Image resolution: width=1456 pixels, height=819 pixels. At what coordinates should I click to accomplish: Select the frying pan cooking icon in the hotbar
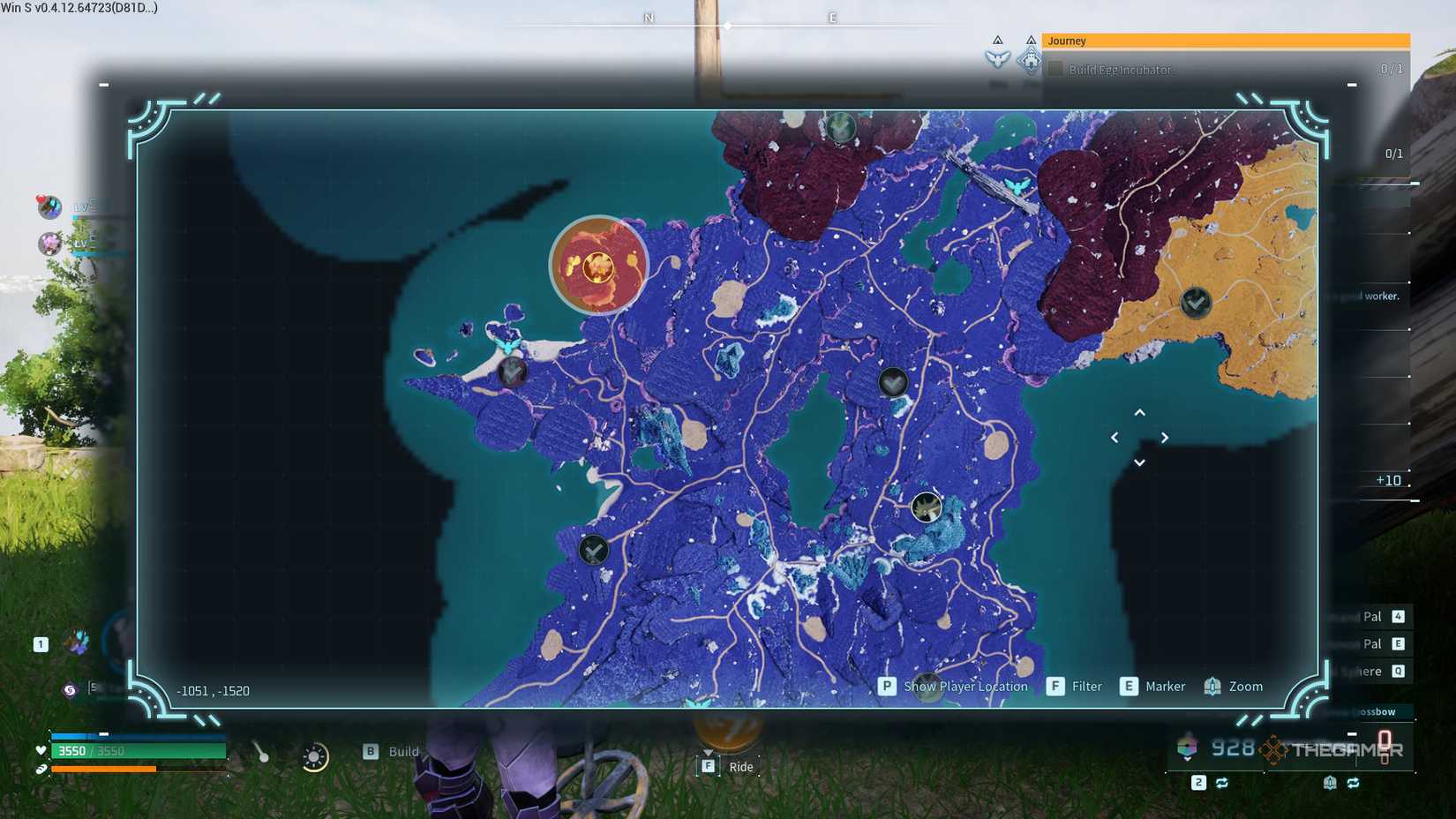314,759
